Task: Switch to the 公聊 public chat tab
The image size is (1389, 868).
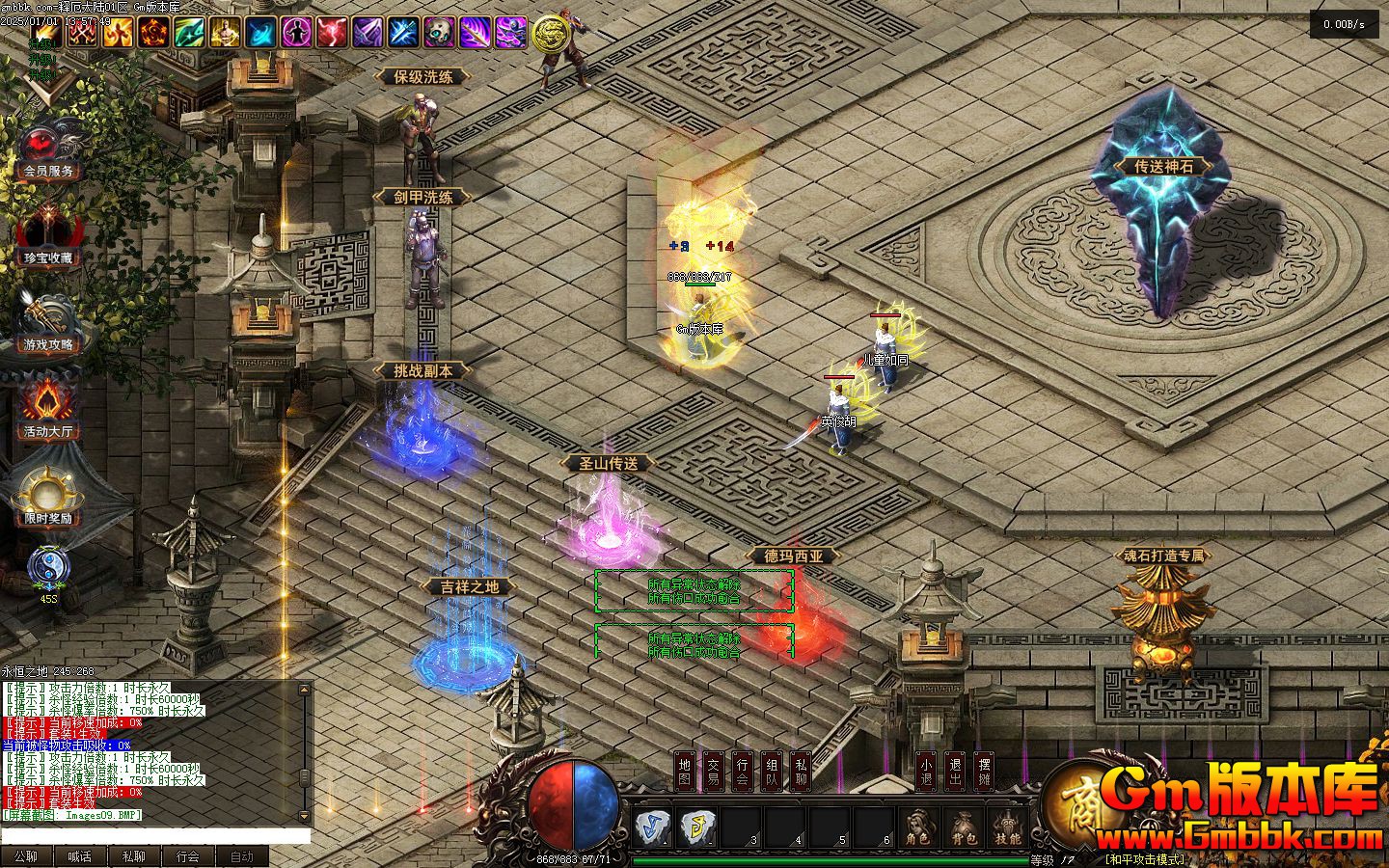Action: 26,856
